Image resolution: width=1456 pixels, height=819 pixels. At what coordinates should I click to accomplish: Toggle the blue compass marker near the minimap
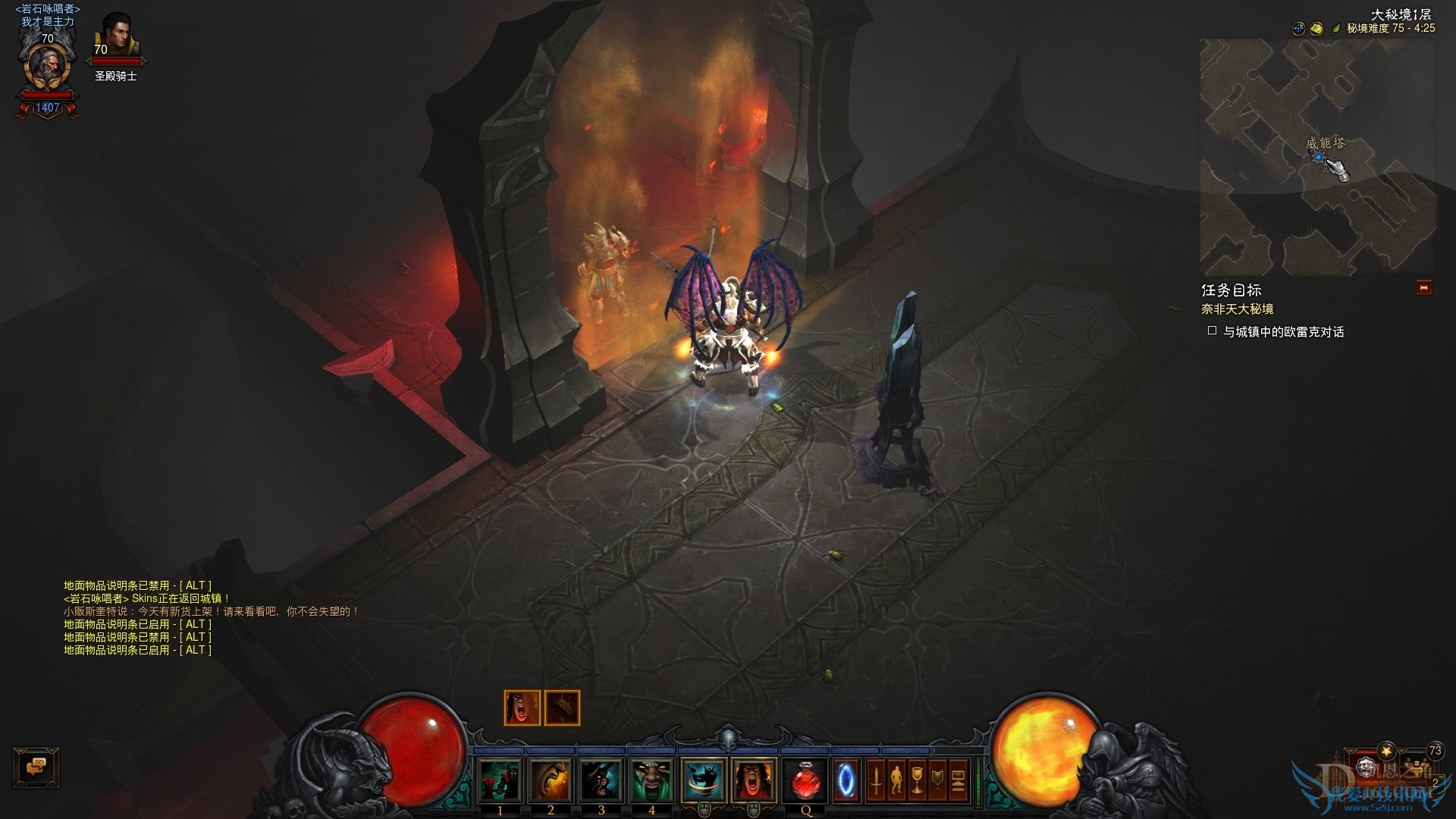coord(1298,28)
